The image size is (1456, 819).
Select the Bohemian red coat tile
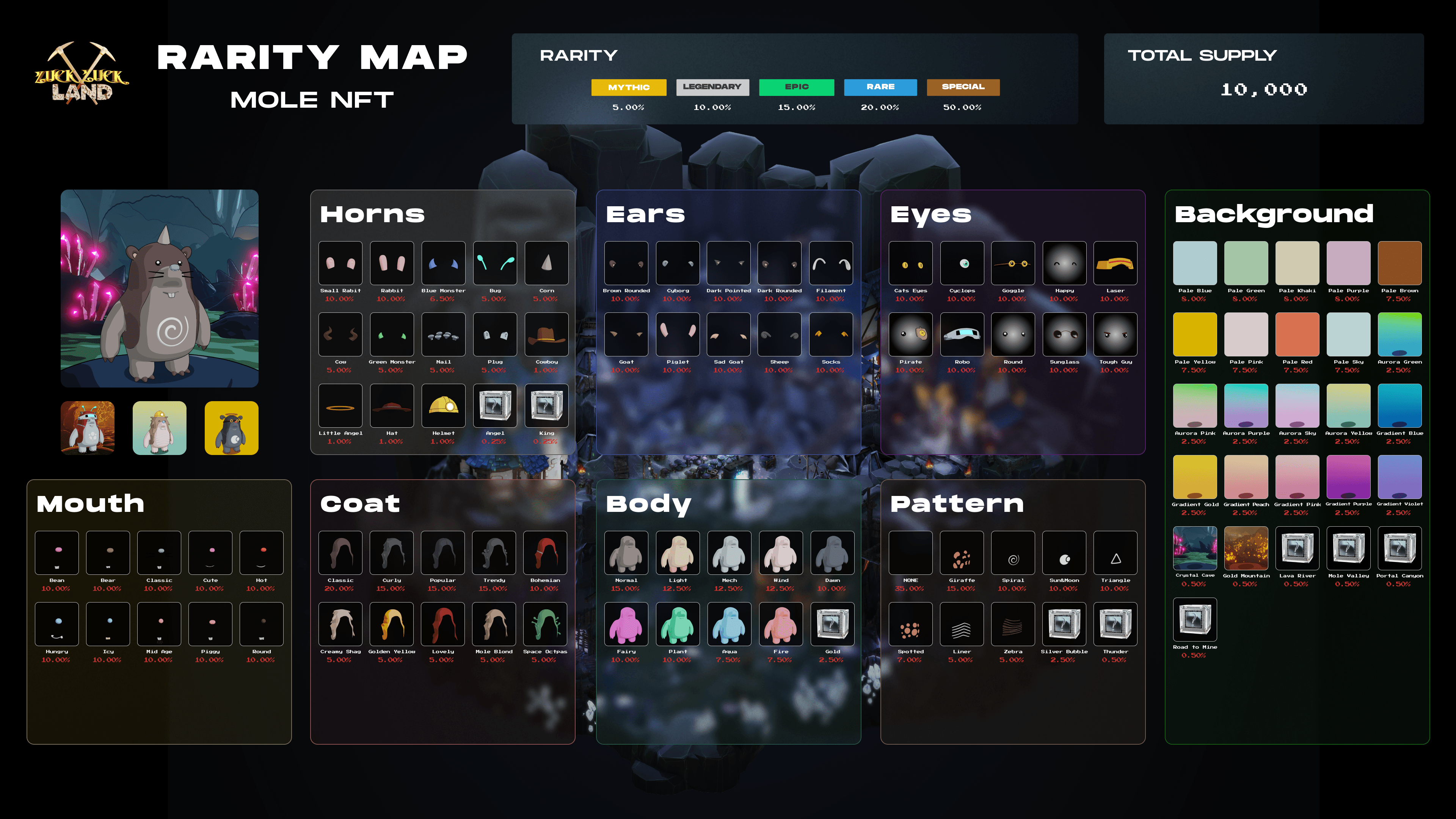pos(545,553)
